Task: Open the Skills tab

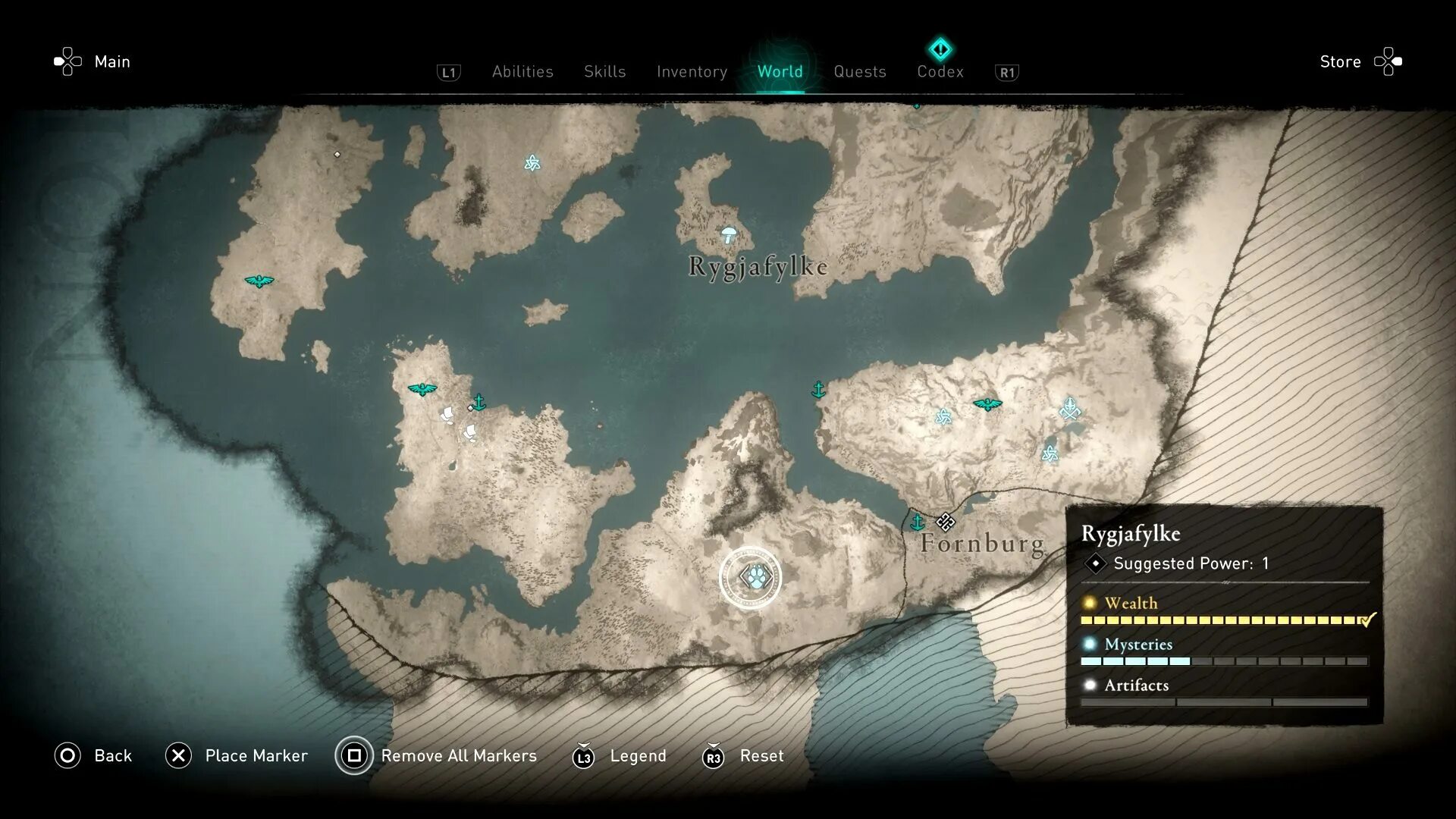Action: 604,71
